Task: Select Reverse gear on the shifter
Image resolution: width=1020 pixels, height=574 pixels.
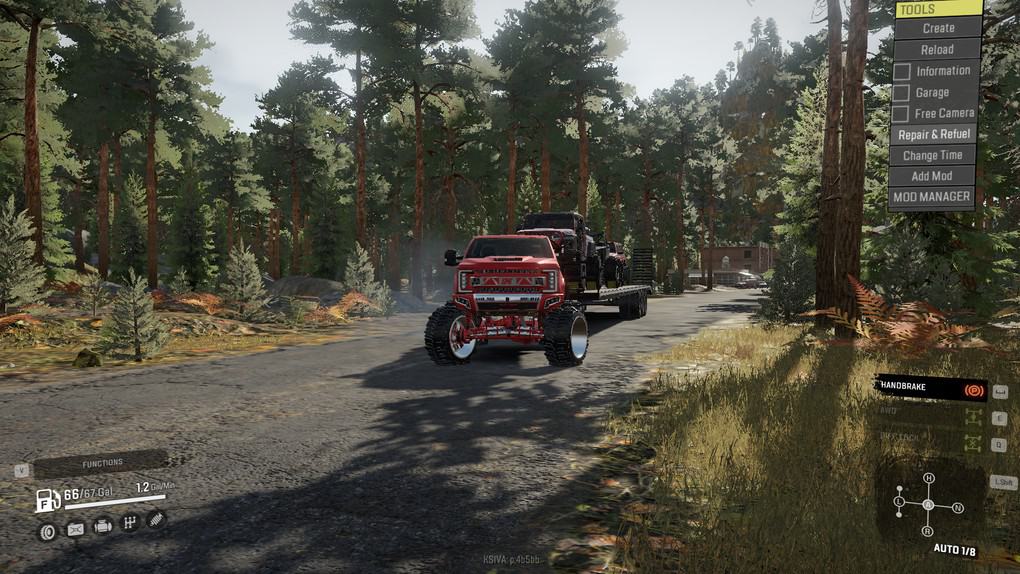Action: (928, 531)
